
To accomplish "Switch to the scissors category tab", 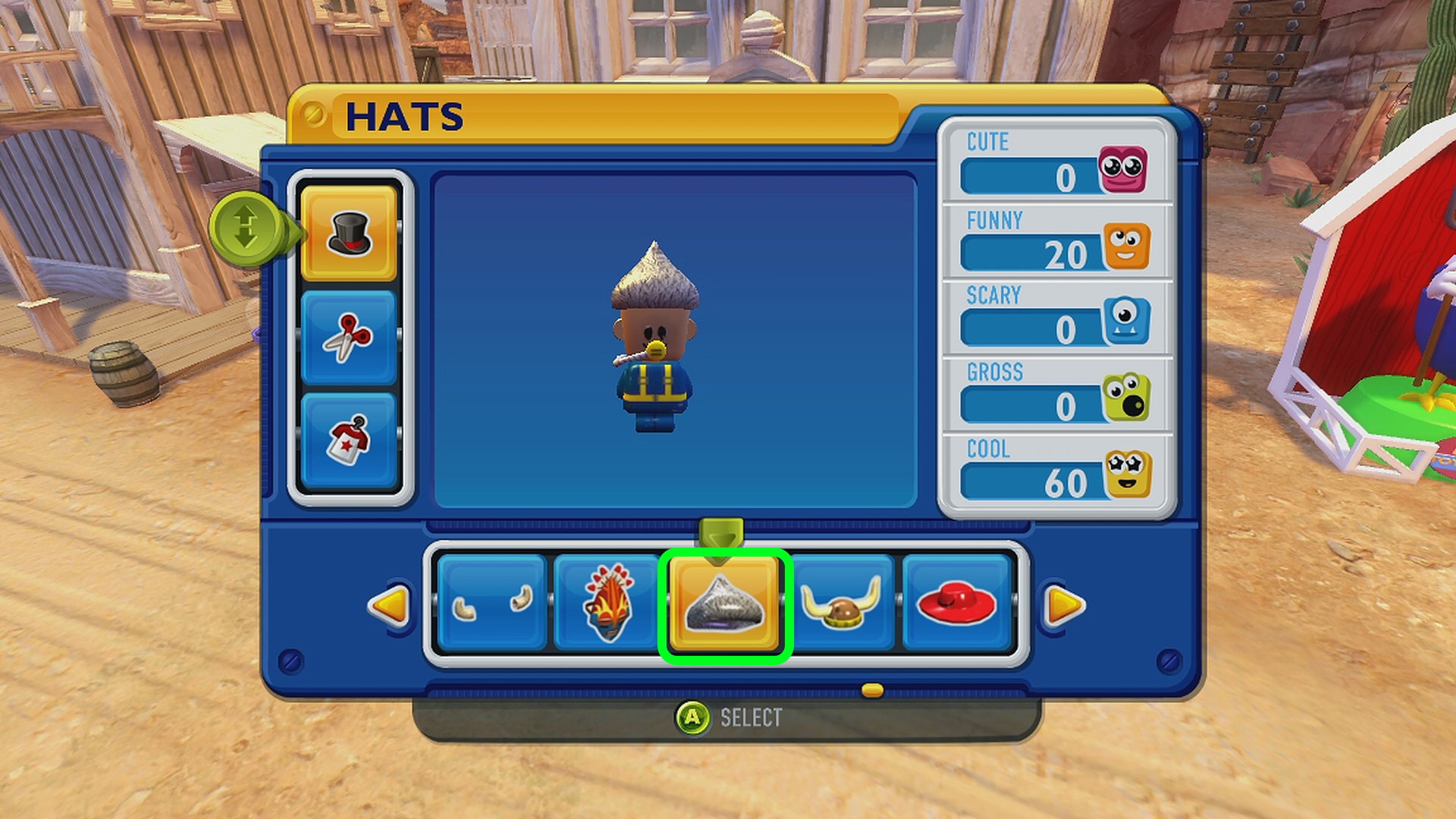I will click(349, 337).
